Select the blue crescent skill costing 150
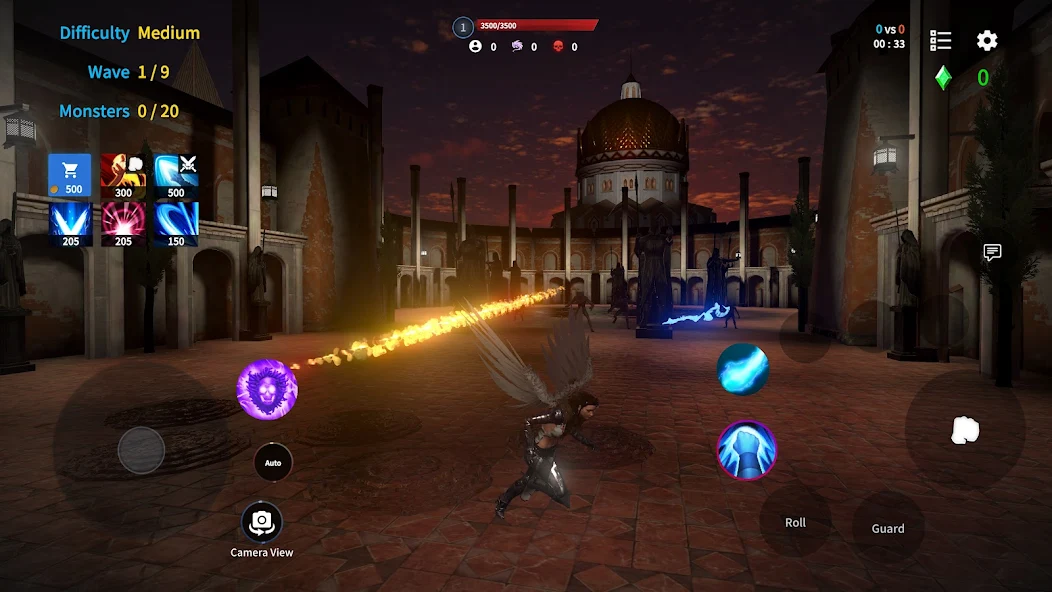 pyautogui.click(x=176, y=224)
